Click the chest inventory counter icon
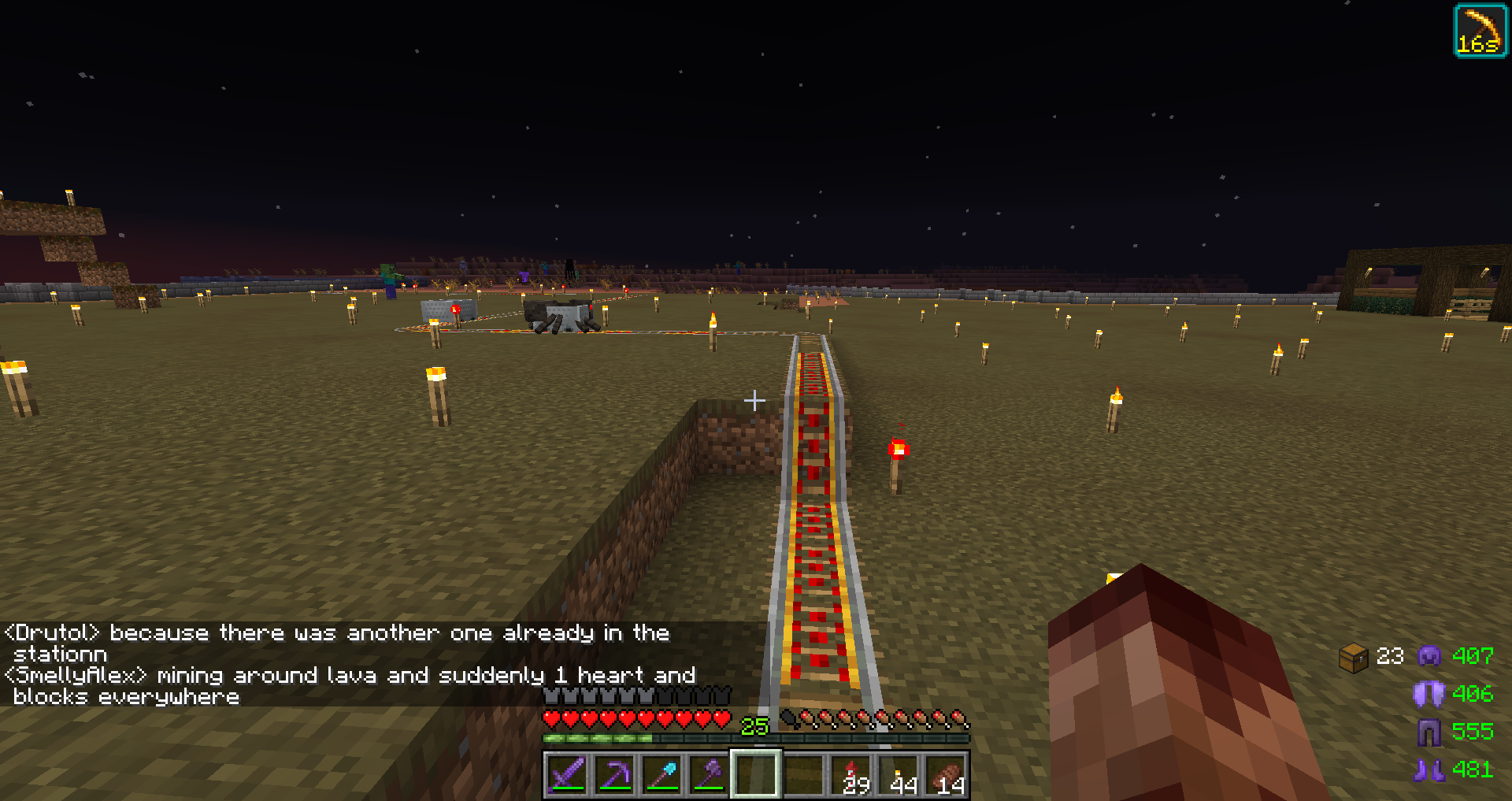The image size is (1512, 801). pyautogui.click(x=1354, y=657)
